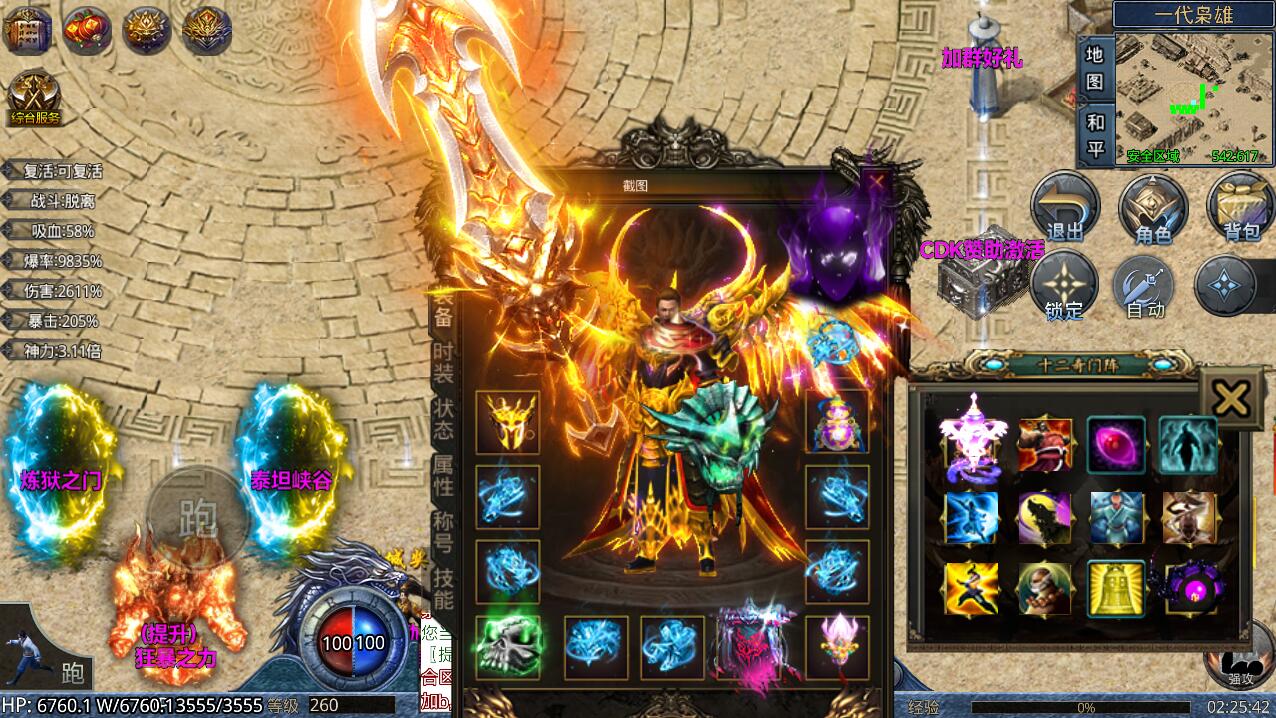Click the 退出 exit button
1276x718 pixels.
1065,207
